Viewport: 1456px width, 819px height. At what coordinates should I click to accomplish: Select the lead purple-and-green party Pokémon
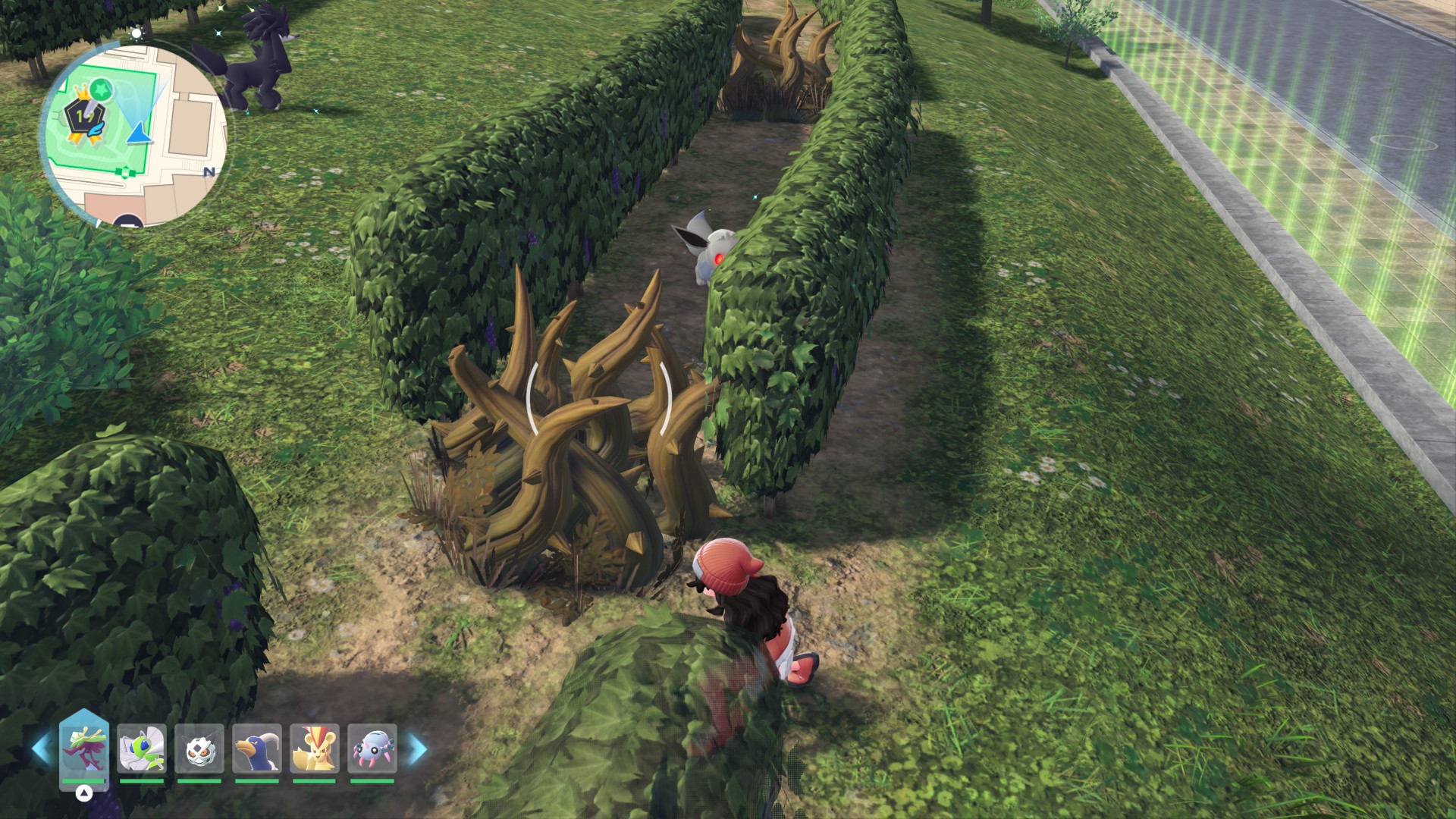(83, 748)
